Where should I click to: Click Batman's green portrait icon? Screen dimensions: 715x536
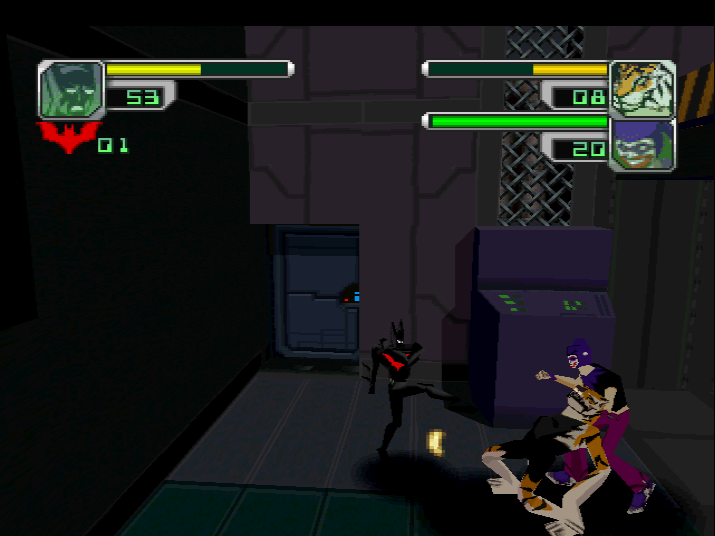tap(71, 90)
